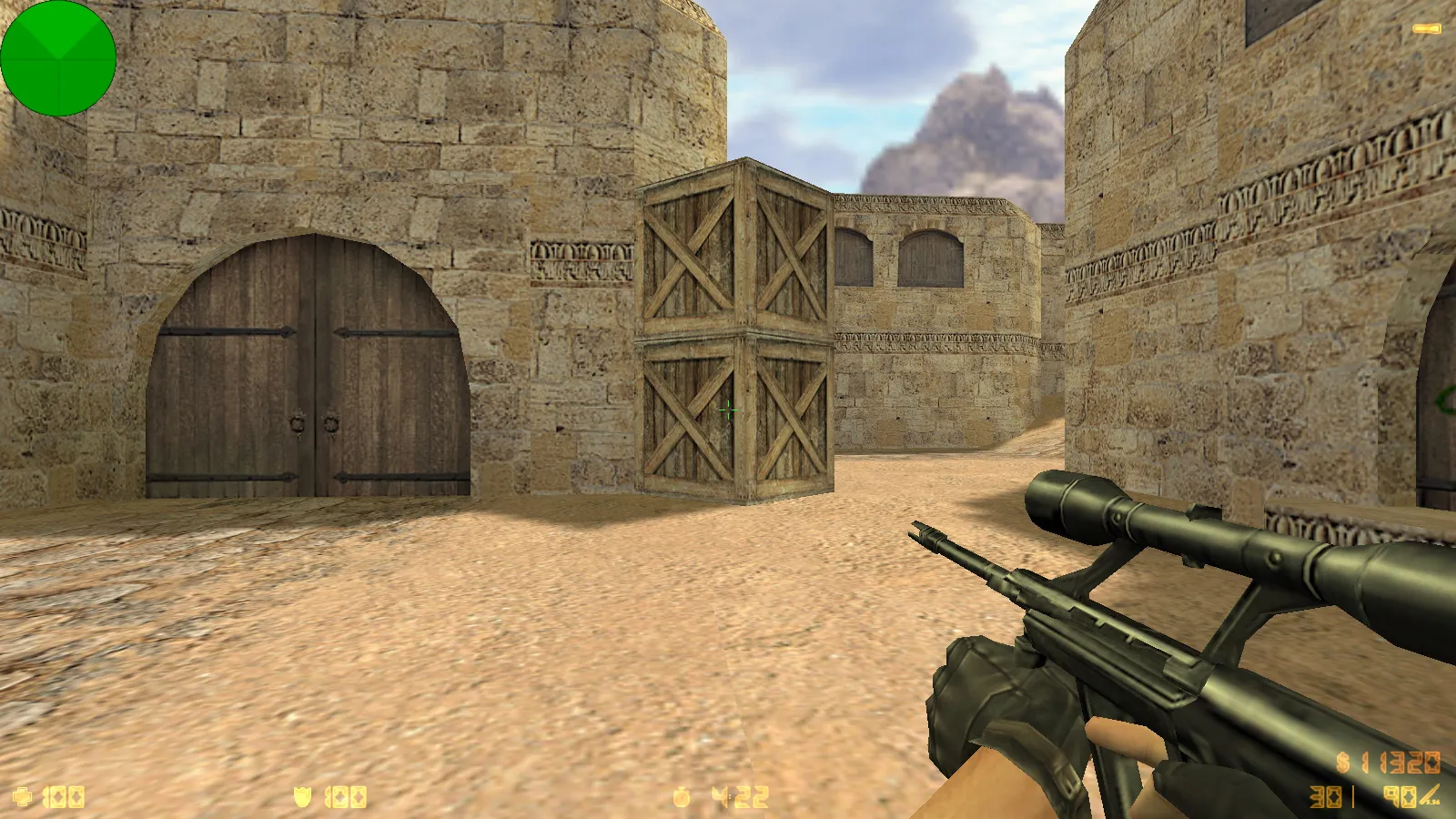Click the flashlight indicator icon
This screenshot has height=819, width=1456.
click(1426, 29)
